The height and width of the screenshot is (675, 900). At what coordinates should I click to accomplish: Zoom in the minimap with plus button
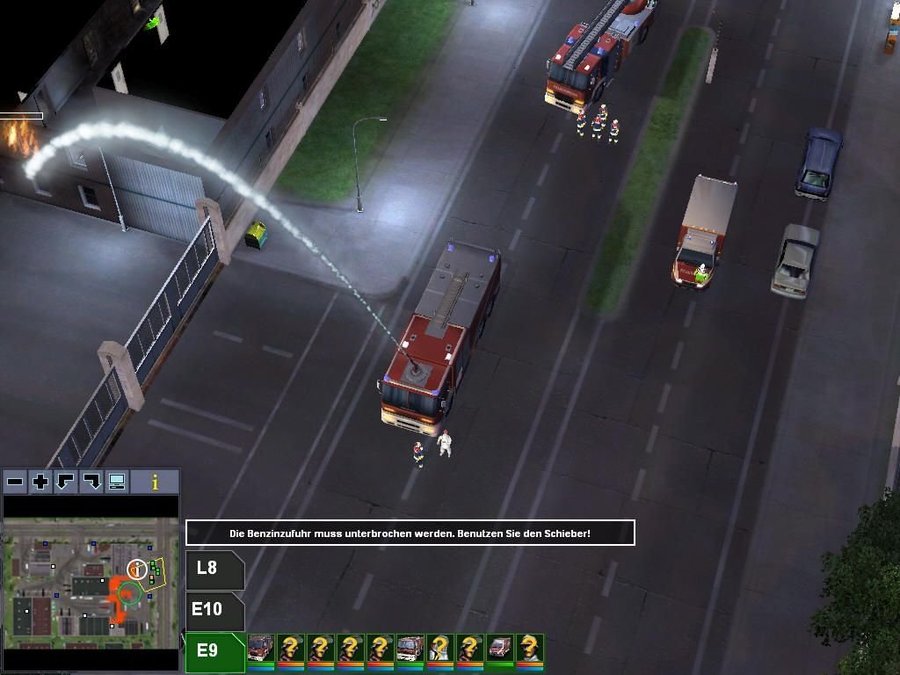coord(40,482)
